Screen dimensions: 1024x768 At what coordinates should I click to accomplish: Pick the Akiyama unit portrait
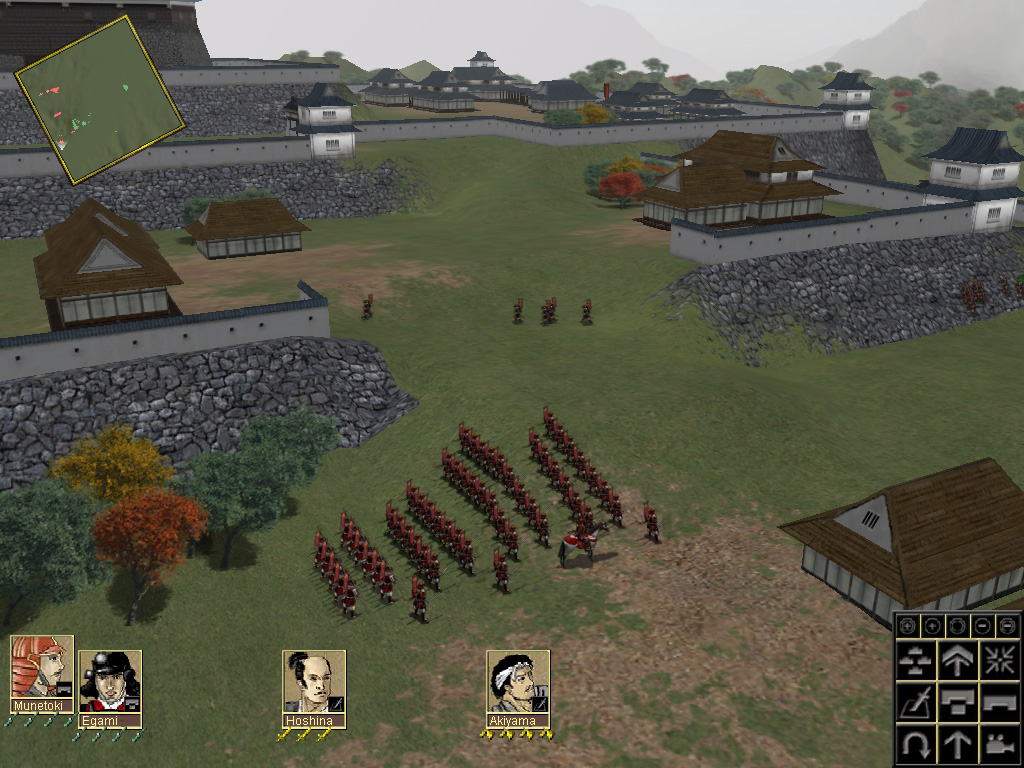tap(518, 682)
